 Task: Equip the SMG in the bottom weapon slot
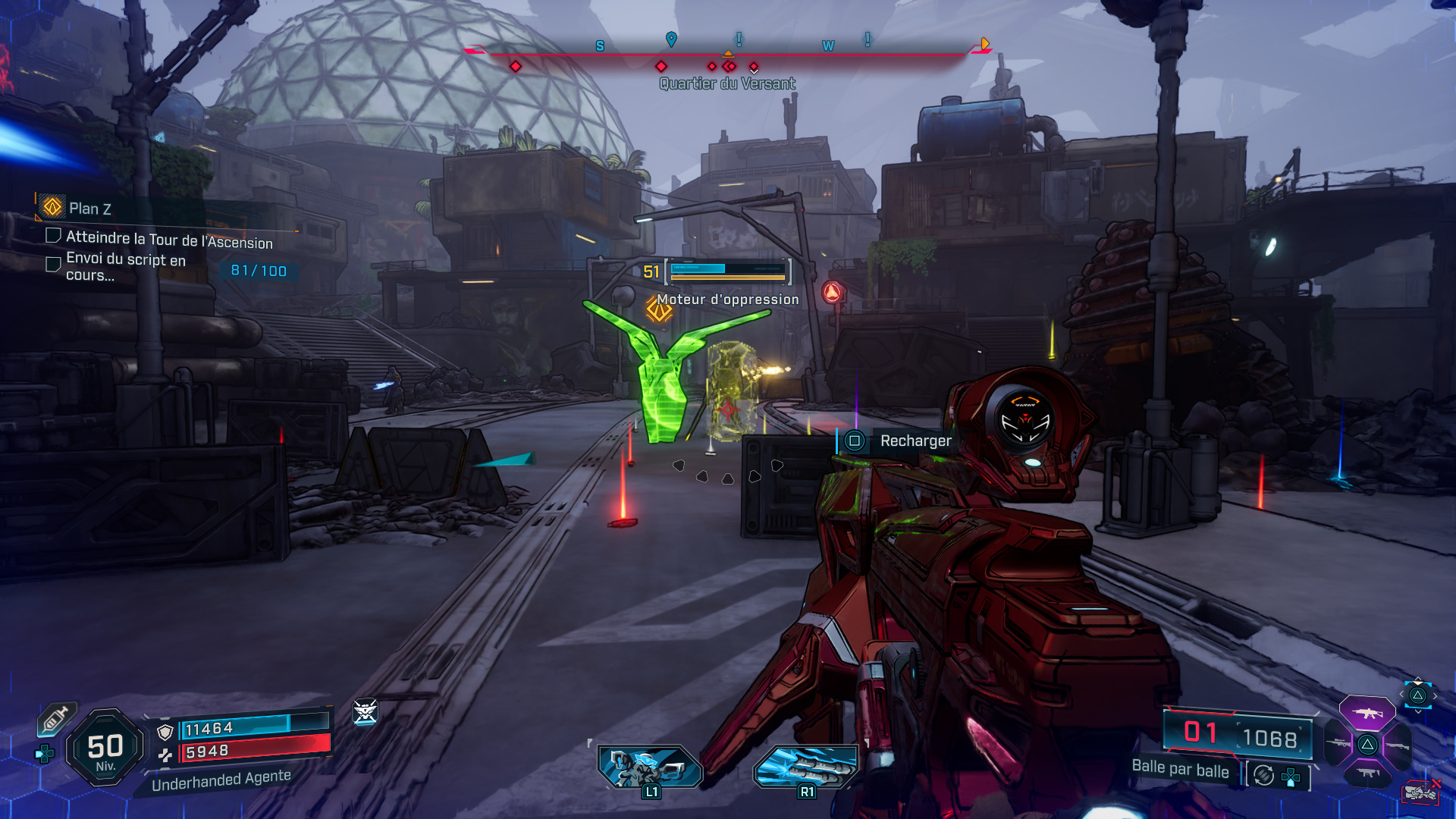pyautogui.click(x=1368, y=773)
